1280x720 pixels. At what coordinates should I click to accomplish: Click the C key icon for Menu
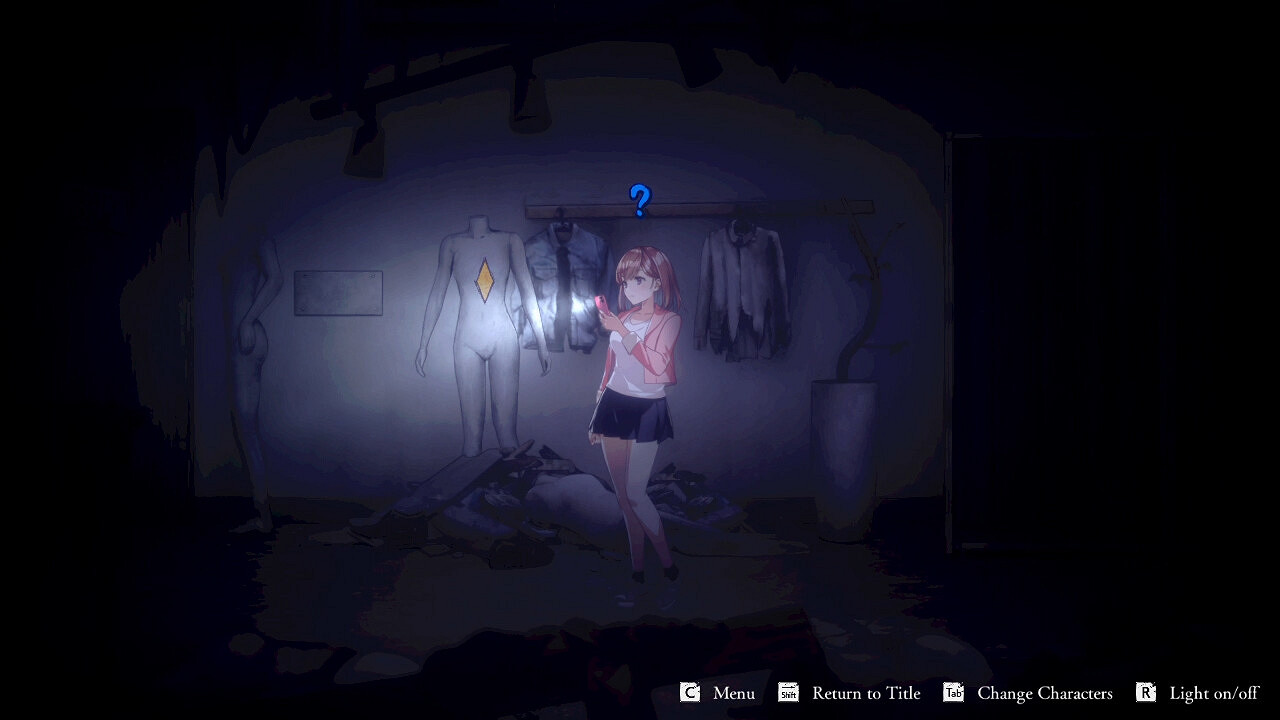pyautogui.click(x=688, y=692)
